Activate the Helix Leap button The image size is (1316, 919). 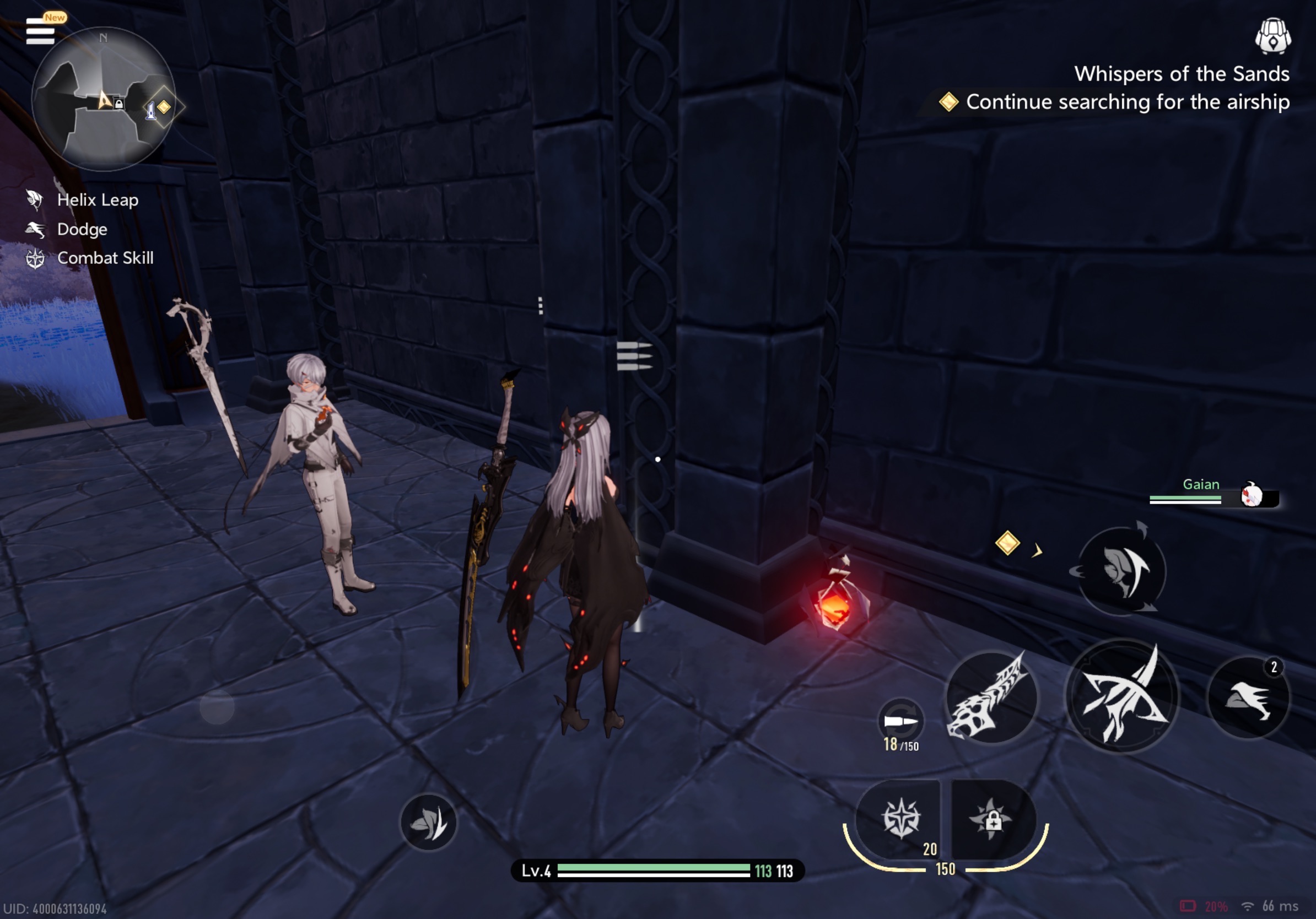click(x=1122, y=571)
